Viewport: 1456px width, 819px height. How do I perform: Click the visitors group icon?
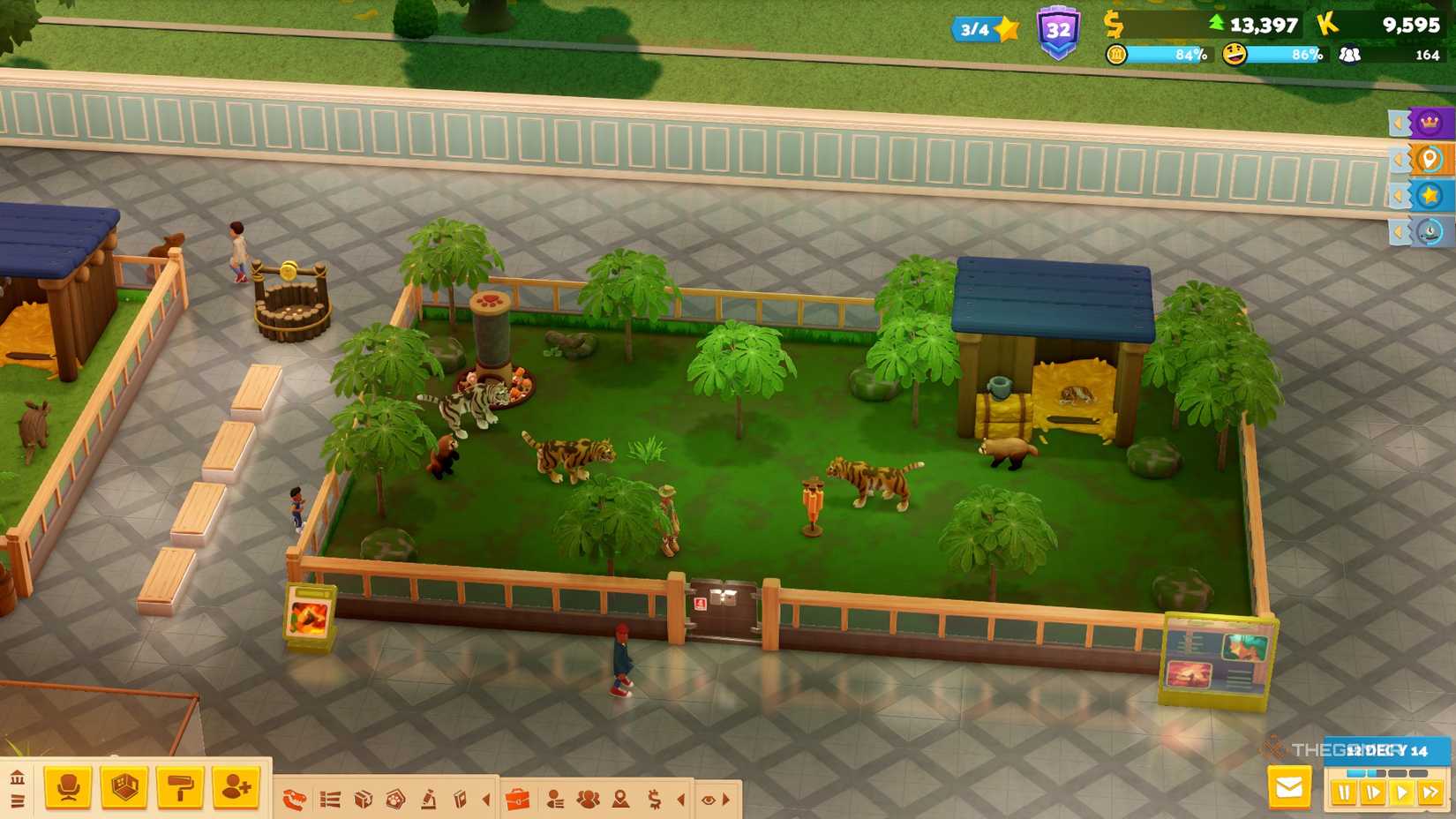[588, 799]
